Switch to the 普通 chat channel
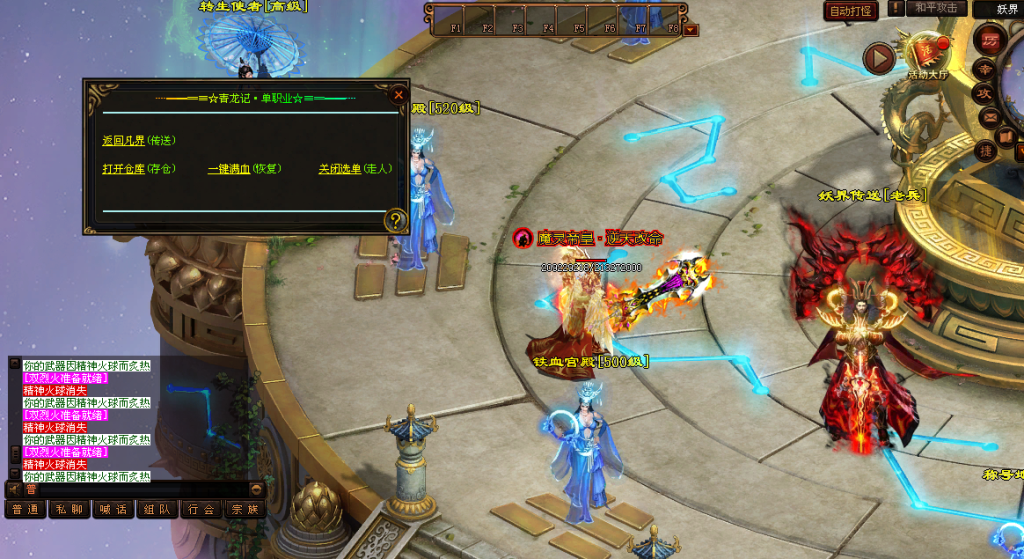This screenshot has height=559, width=1024. click(x=26, y=509)
